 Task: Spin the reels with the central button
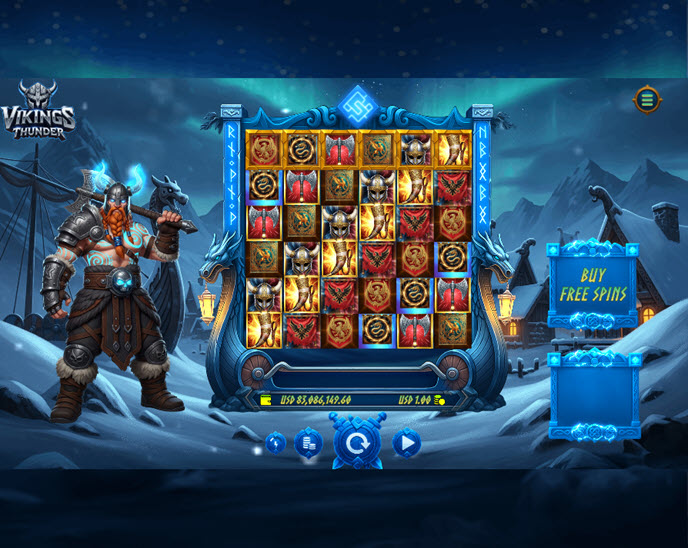[356, 443]
